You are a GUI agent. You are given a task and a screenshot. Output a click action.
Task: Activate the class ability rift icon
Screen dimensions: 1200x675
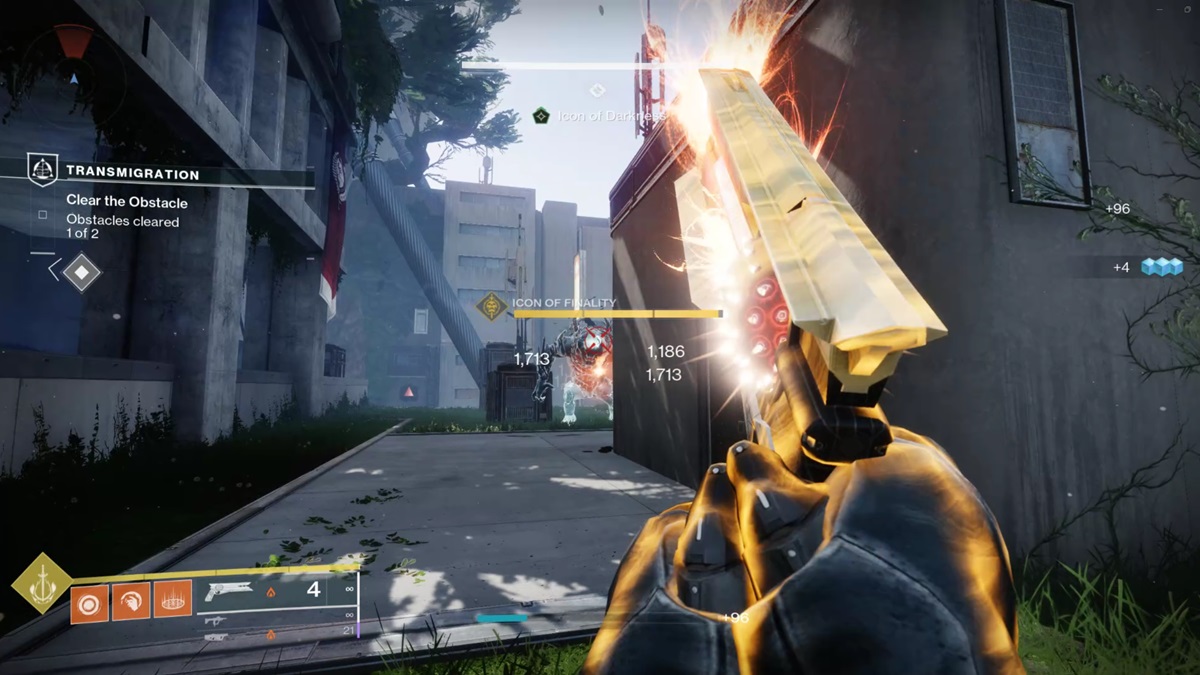click(172, 599)
